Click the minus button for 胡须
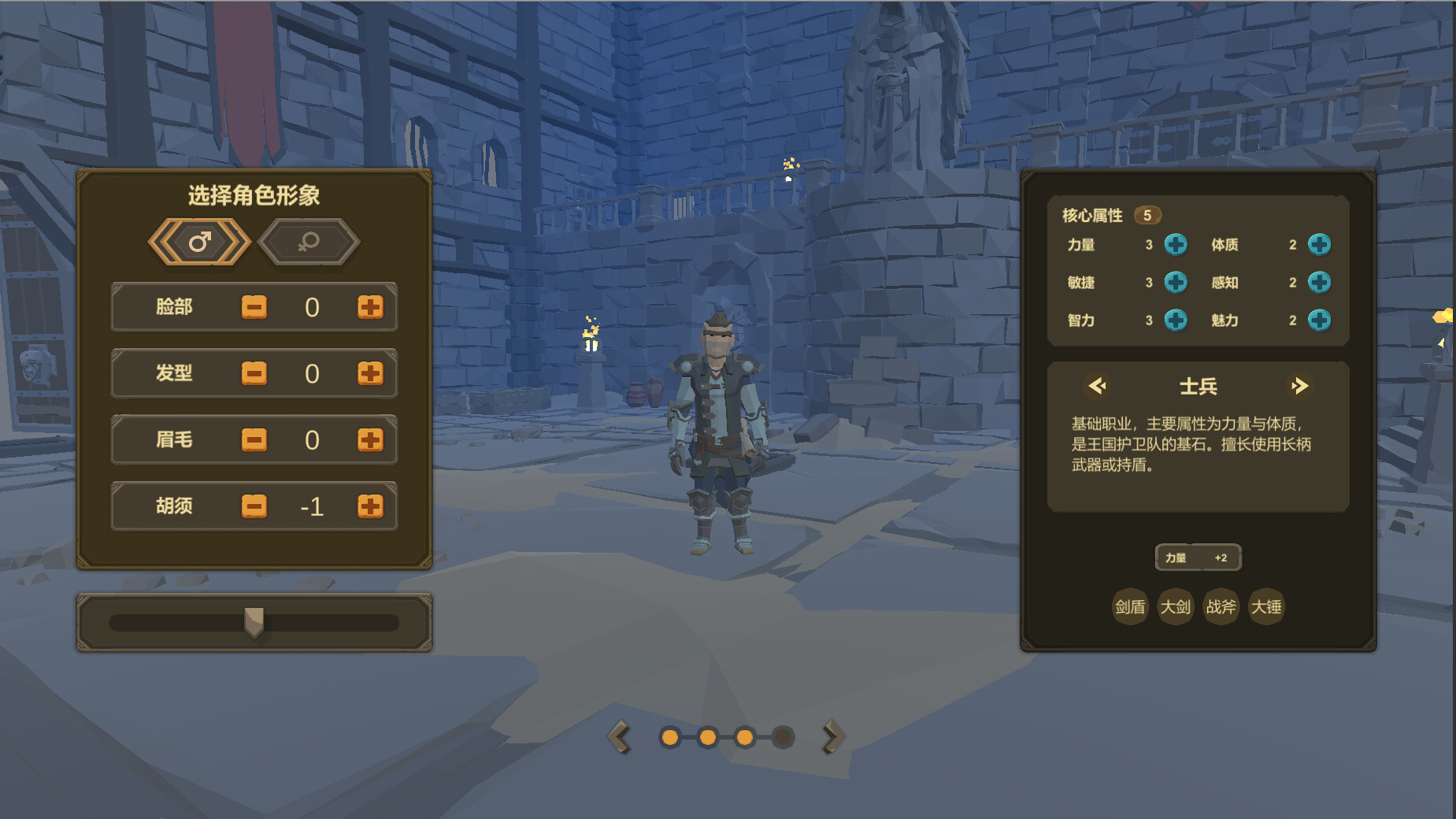1456x819 pixels. [x=254, y=506]
